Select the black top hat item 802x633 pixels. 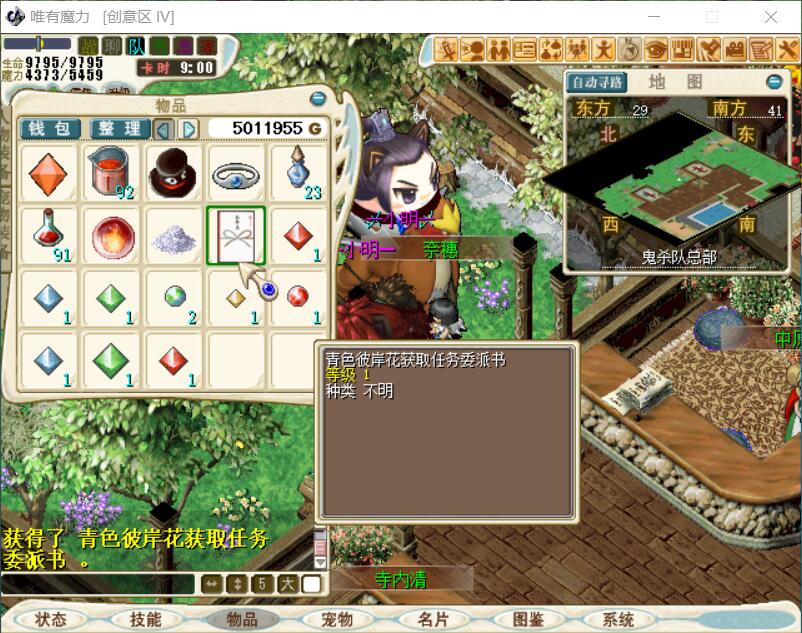click(174, 174)
